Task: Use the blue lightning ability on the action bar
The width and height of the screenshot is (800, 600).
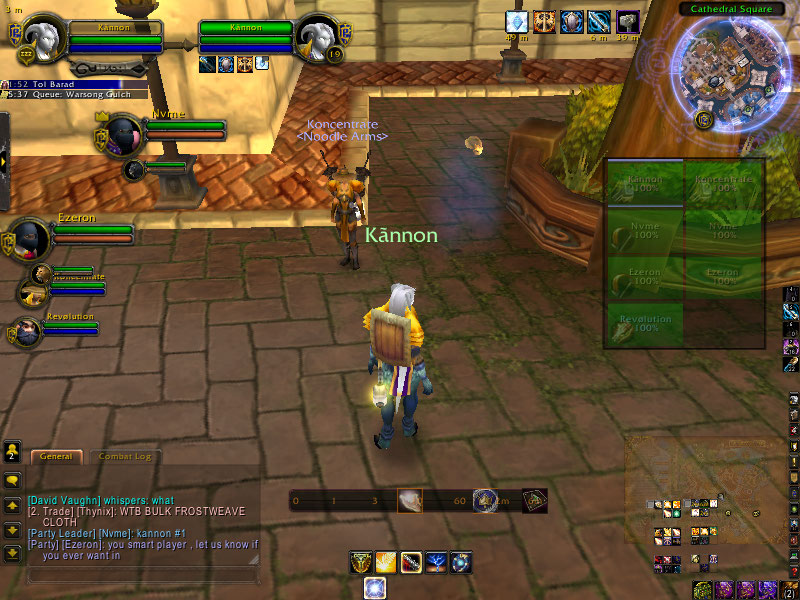Action: point(436,563)
